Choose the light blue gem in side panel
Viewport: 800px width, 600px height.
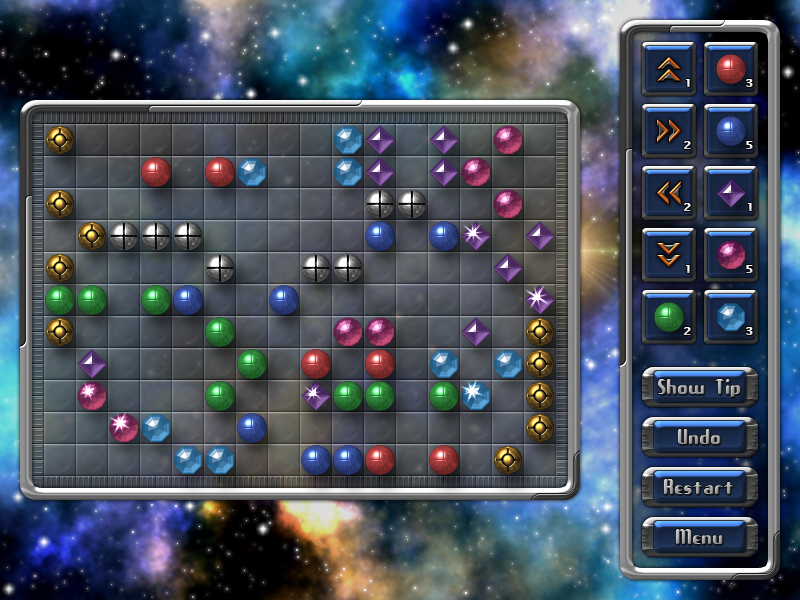tap(730, 317)
